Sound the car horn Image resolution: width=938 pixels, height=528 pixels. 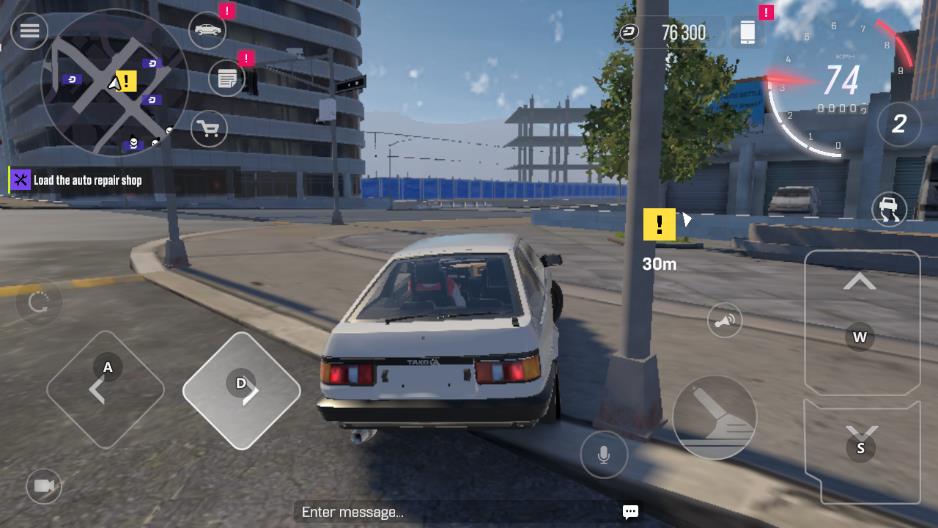pos(725,321)
